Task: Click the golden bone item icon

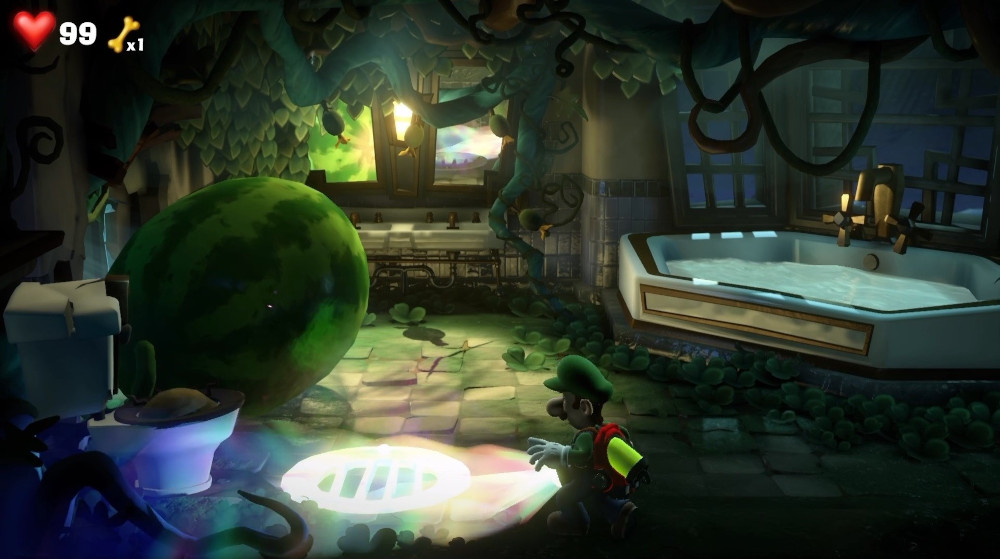Action: (122, 35)
